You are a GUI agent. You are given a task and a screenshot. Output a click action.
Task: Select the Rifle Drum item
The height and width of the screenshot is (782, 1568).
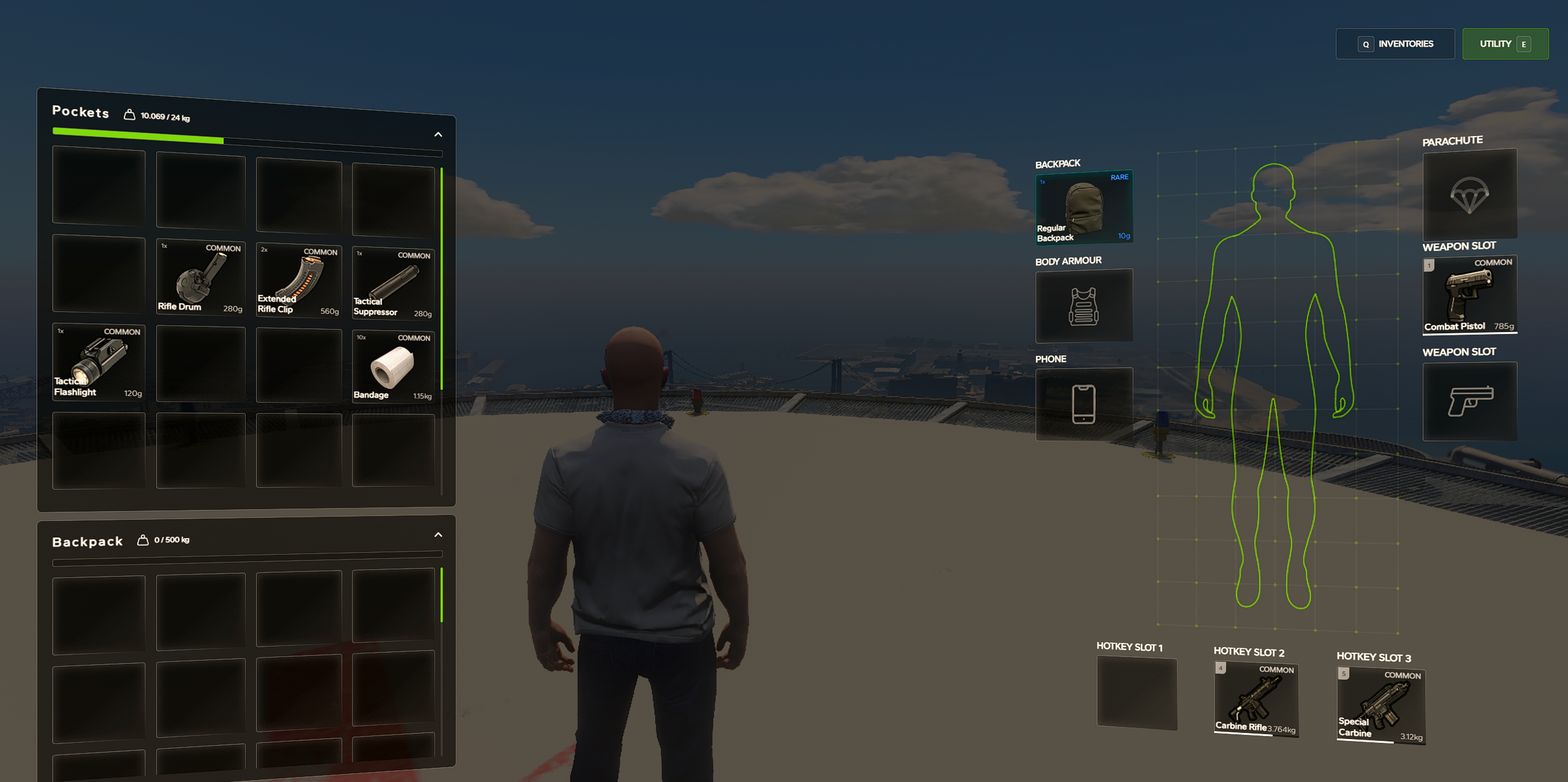201,277
